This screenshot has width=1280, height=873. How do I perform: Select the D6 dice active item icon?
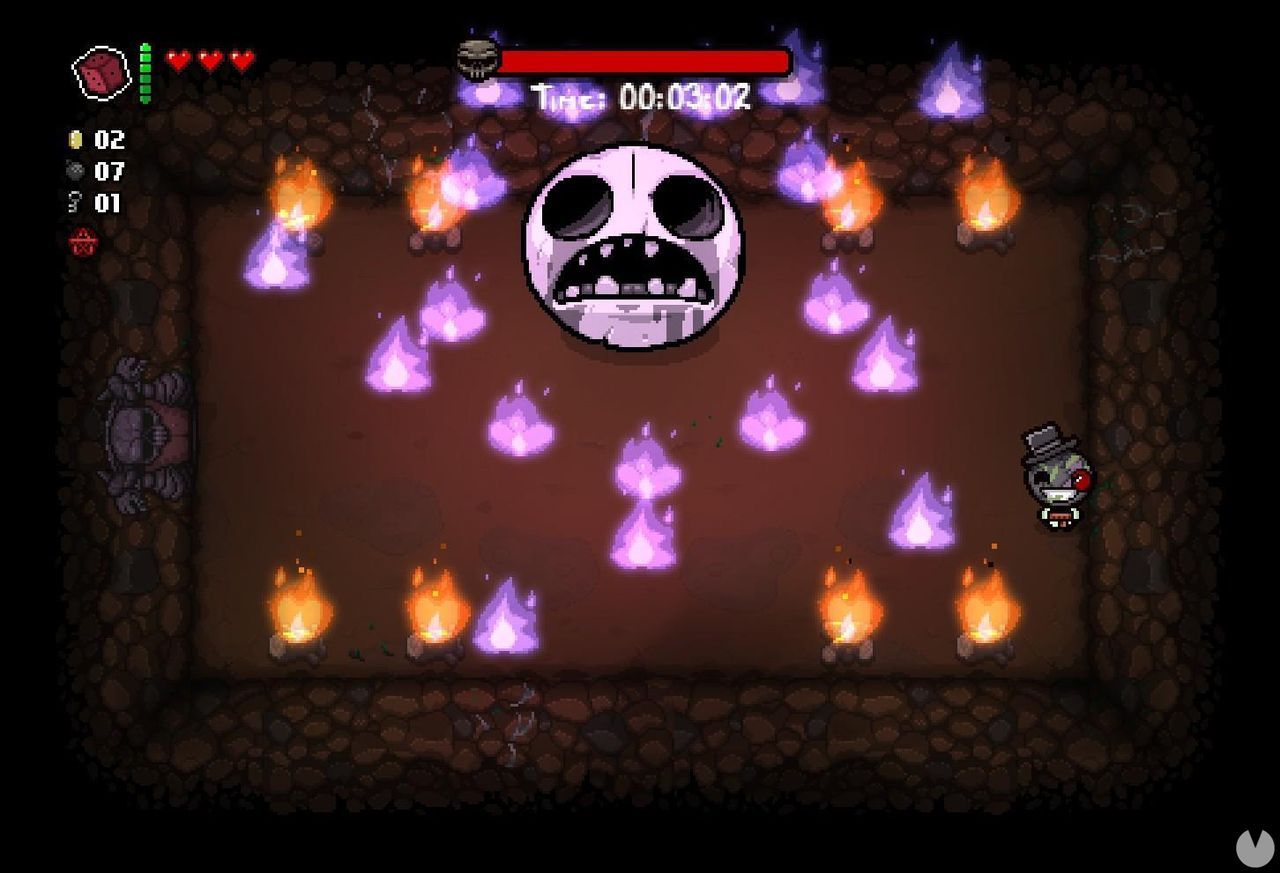100,70
